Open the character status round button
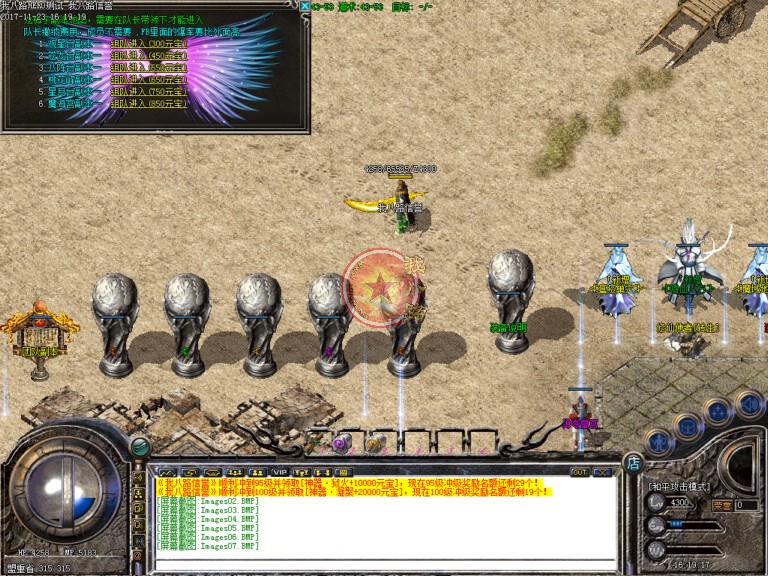The height and width of the screenshot is (576, 768). pyautogui.click(x=657, y=440)
